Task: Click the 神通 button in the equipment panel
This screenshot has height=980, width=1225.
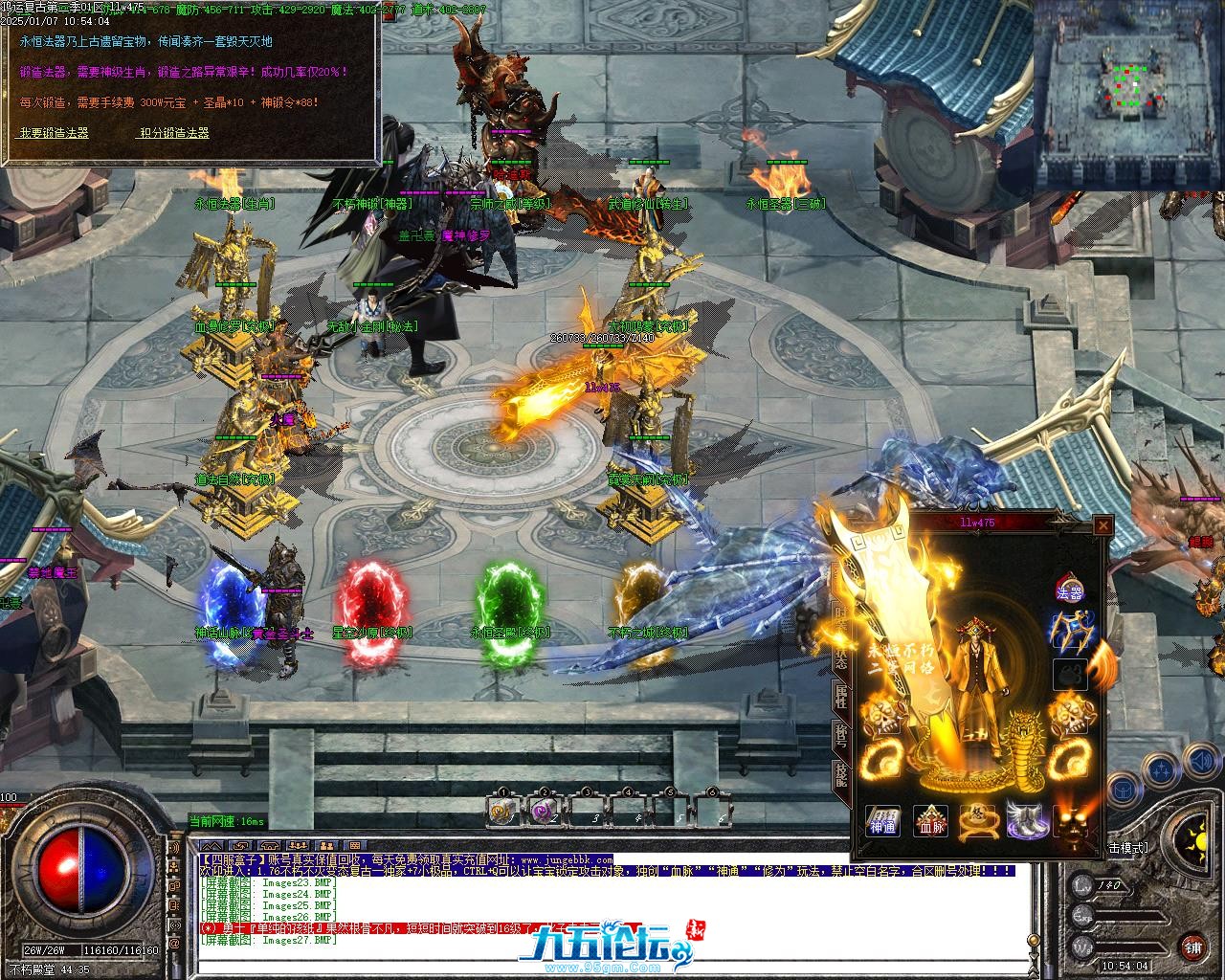Action: pos(882,821)
